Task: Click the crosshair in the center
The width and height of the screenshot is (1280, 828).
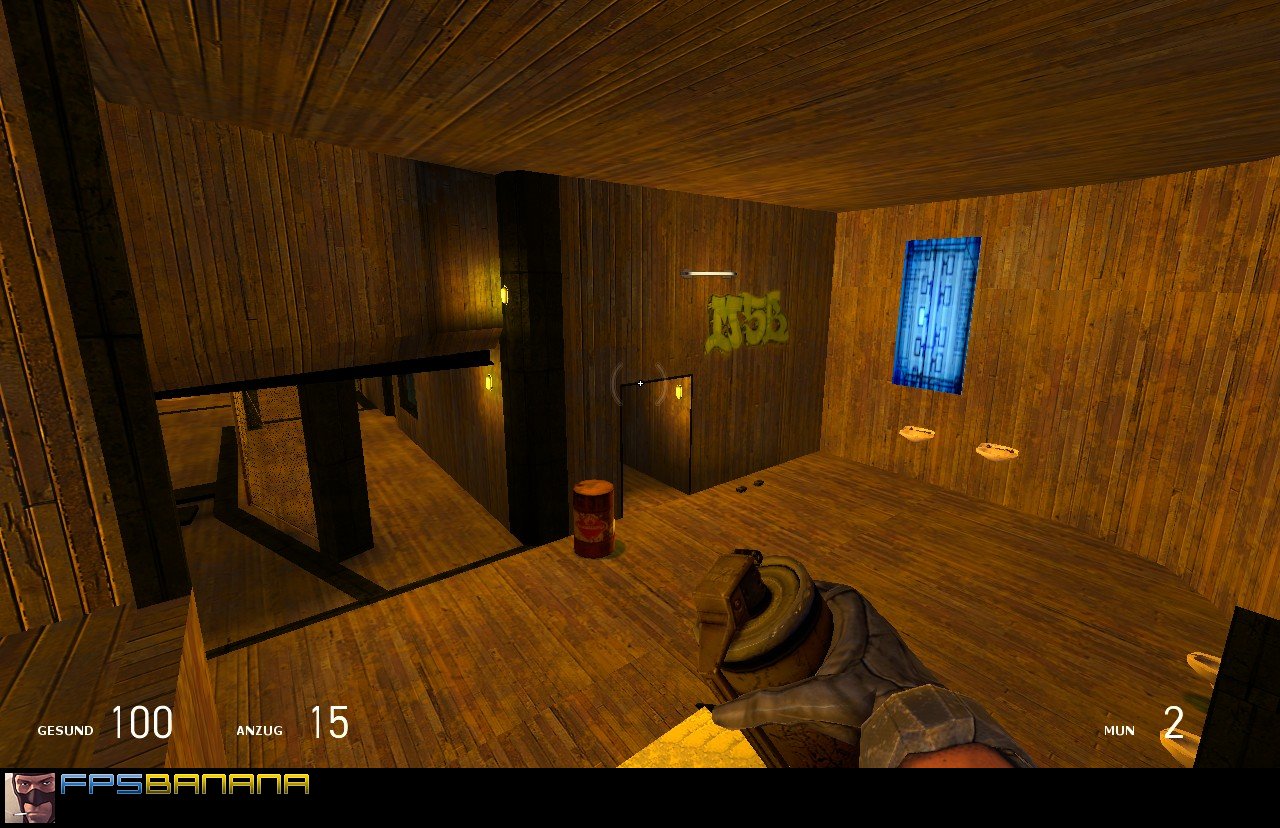Action: (x=639, y=383)
